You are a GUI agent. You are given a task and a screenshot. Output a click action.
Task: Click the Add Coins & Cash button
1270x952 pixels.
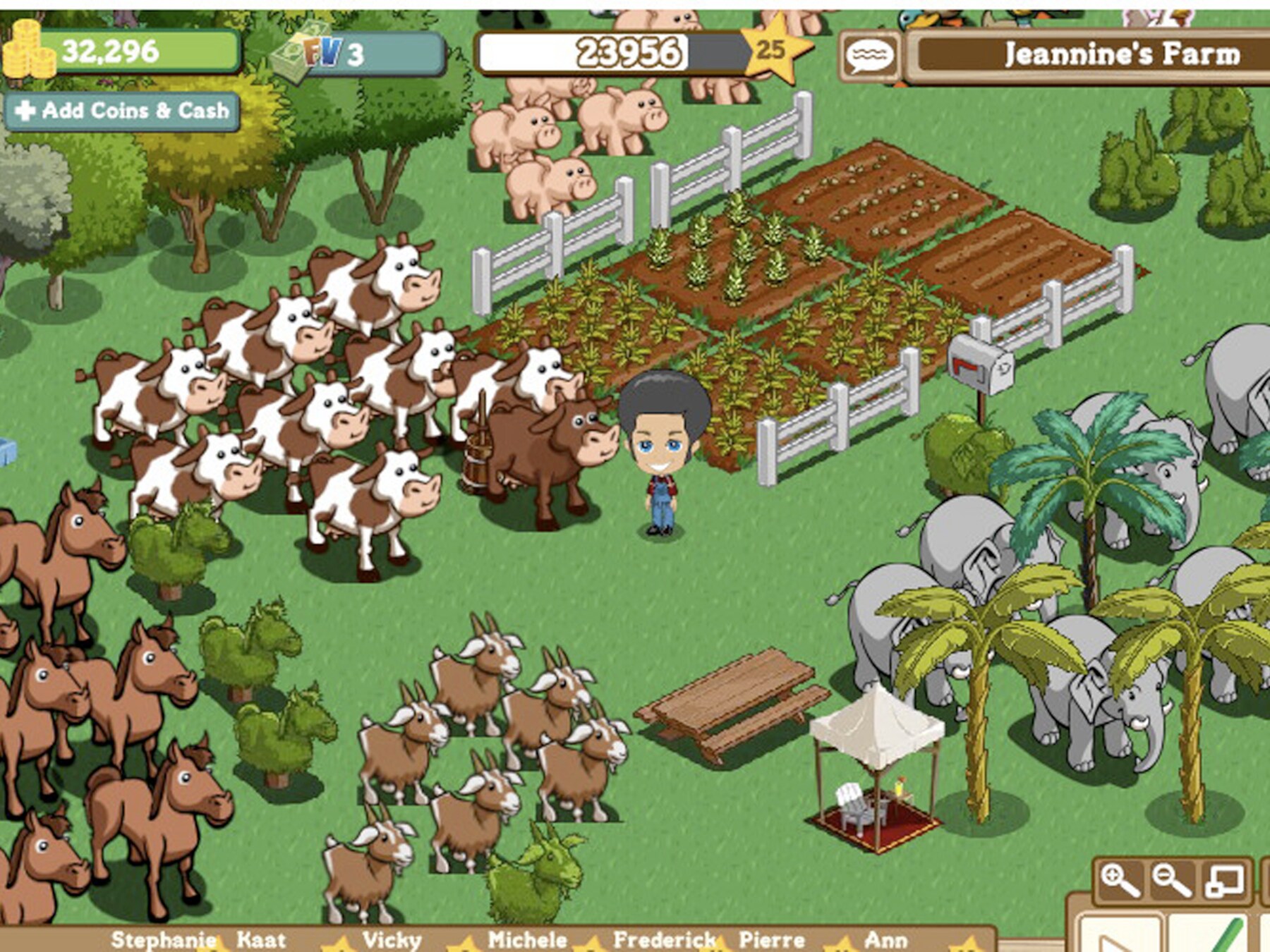(121, 111)
